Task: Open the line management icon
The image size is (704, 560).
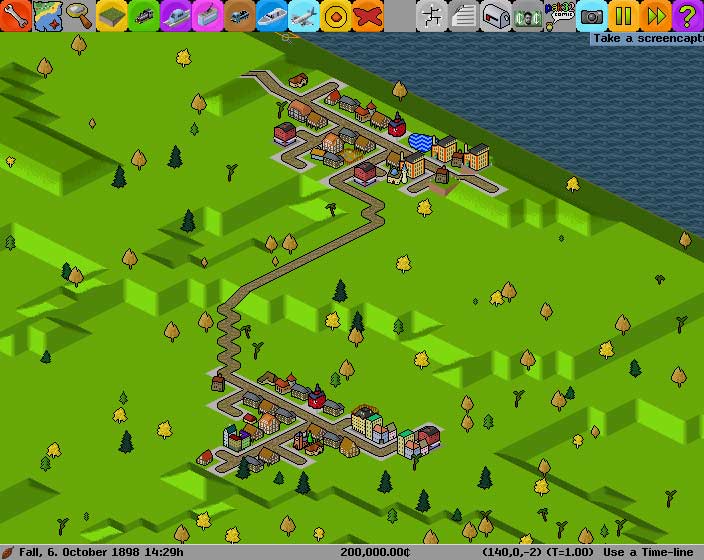Action: pyautogui.click(x=431, y=15)
